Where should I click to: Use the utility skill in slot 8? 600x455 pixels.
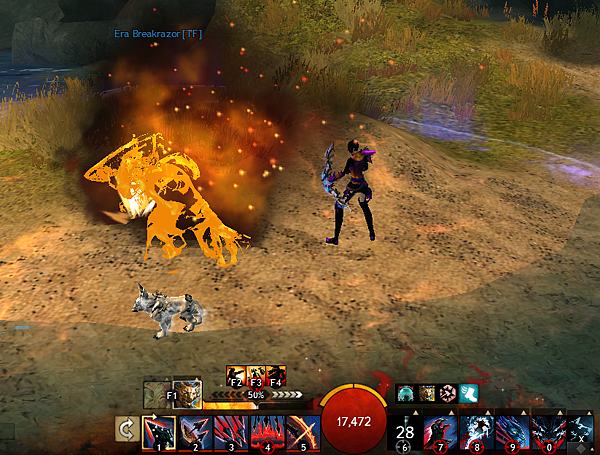click(x=476, y=432)
